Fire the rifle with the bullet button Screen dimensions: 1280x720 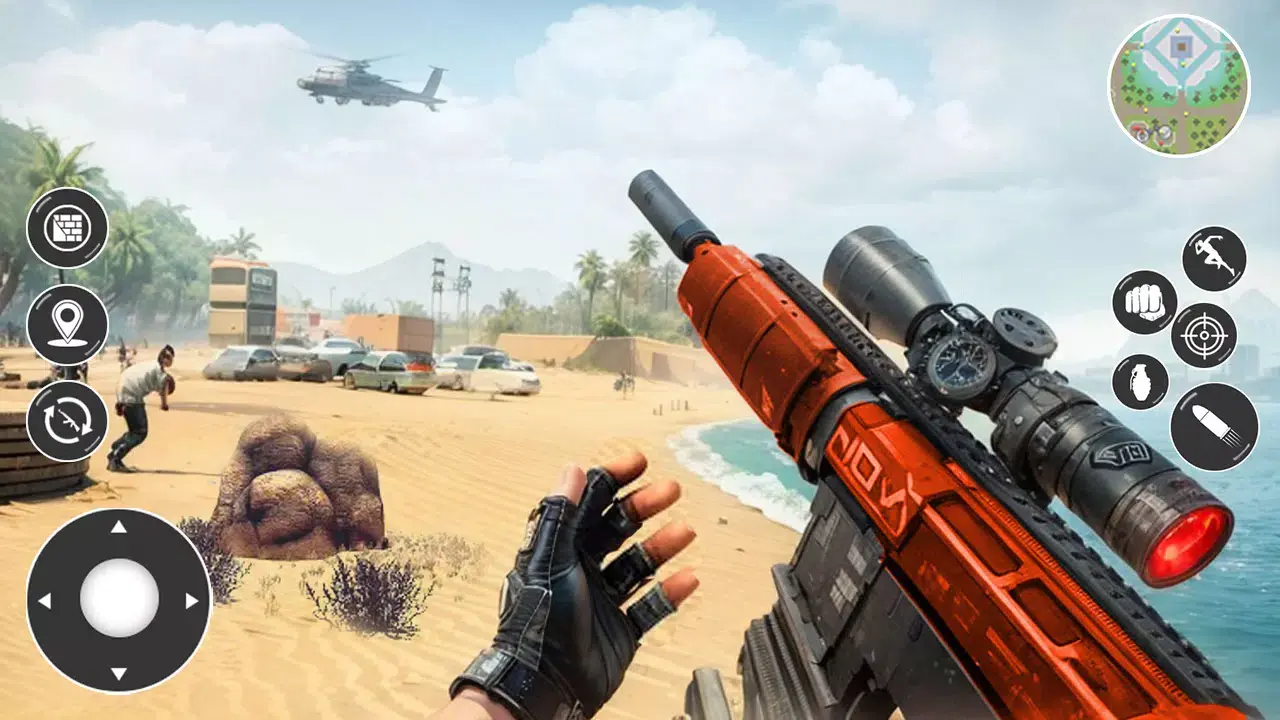[1213, 426]
